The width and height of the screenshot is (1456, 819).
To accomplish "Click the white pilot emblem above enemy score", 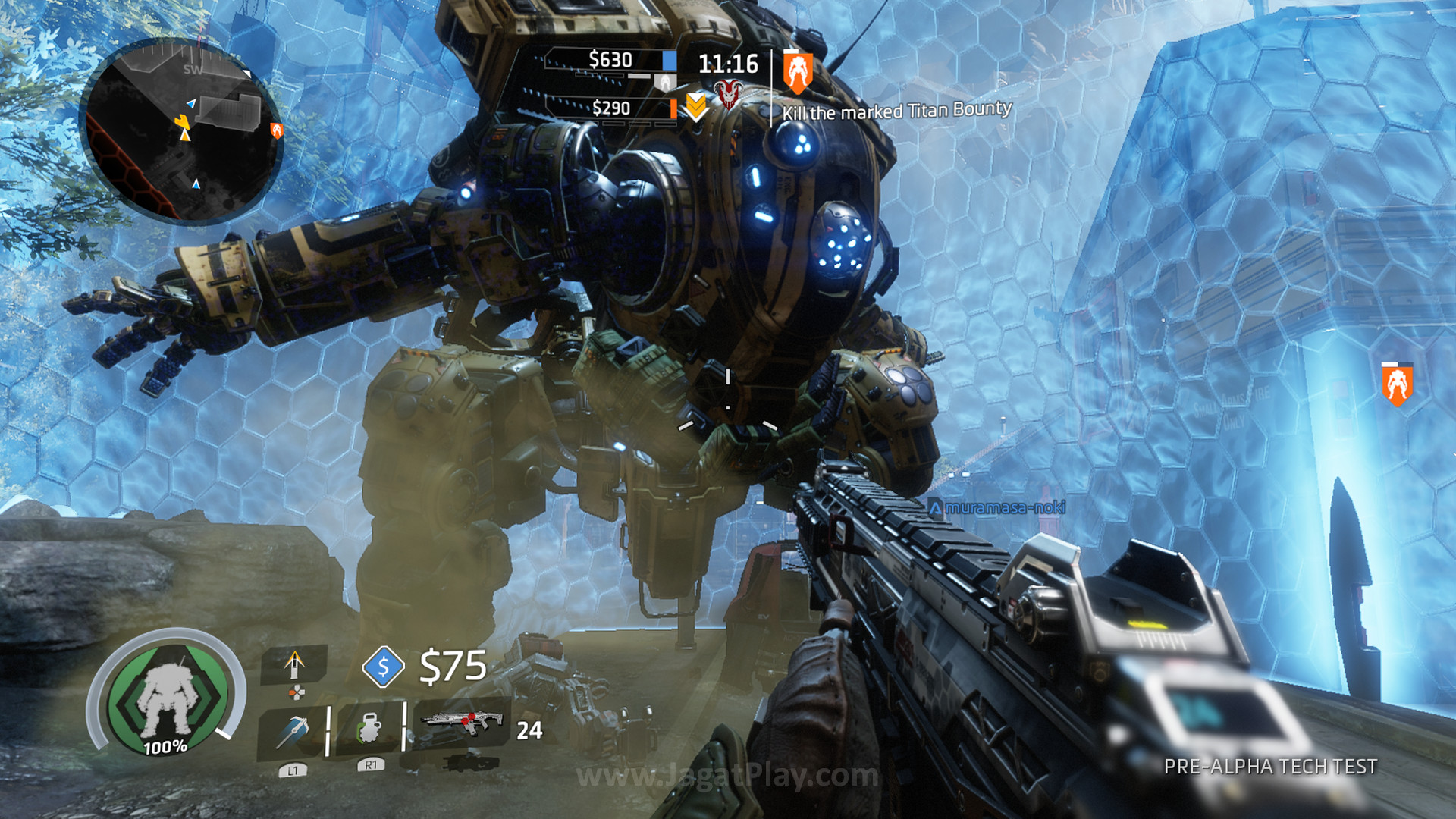I will coord(665,83).
